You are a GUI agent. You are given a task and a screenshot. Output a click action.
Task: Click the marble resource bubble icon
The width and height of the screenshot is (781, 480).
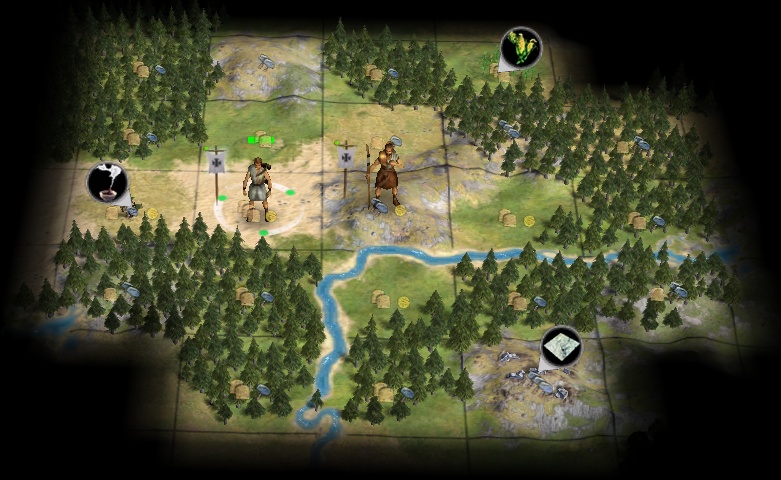(x=561, y=347)
